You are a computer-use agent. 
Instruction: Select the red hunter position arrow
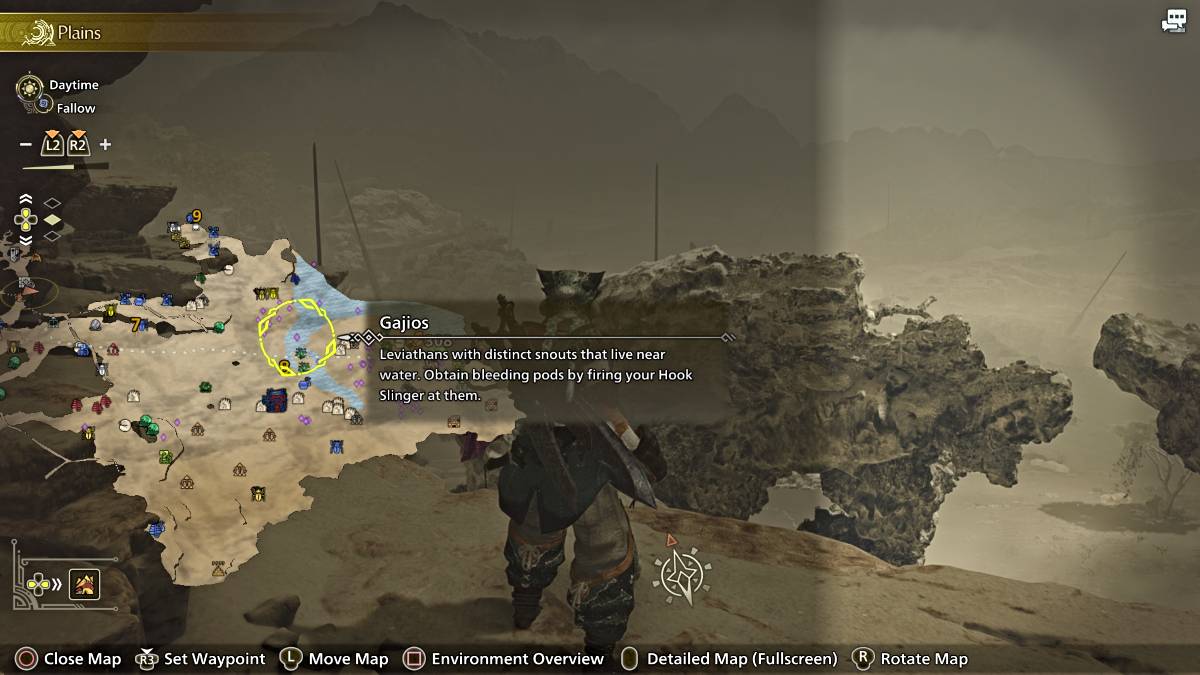(27, 293)
